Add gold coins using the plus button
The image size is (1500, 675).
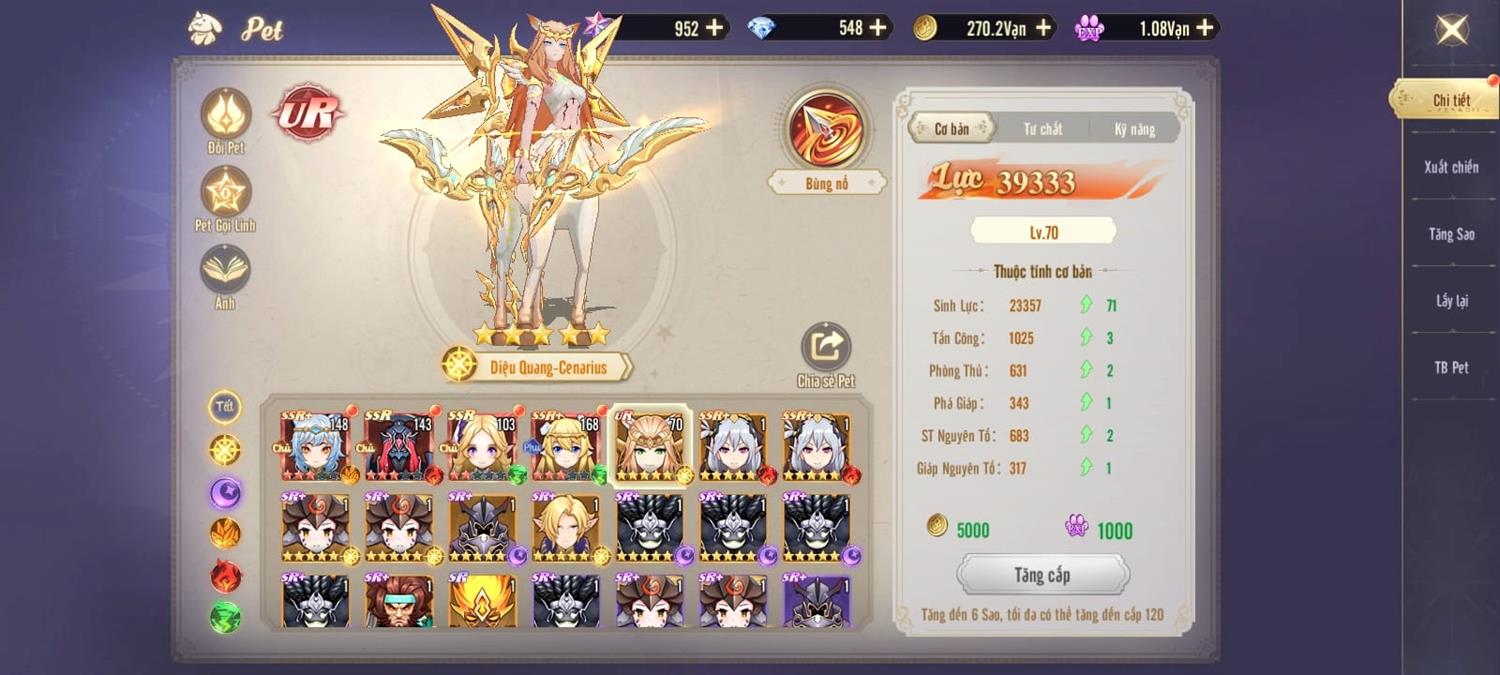[x=1044, y=28]
